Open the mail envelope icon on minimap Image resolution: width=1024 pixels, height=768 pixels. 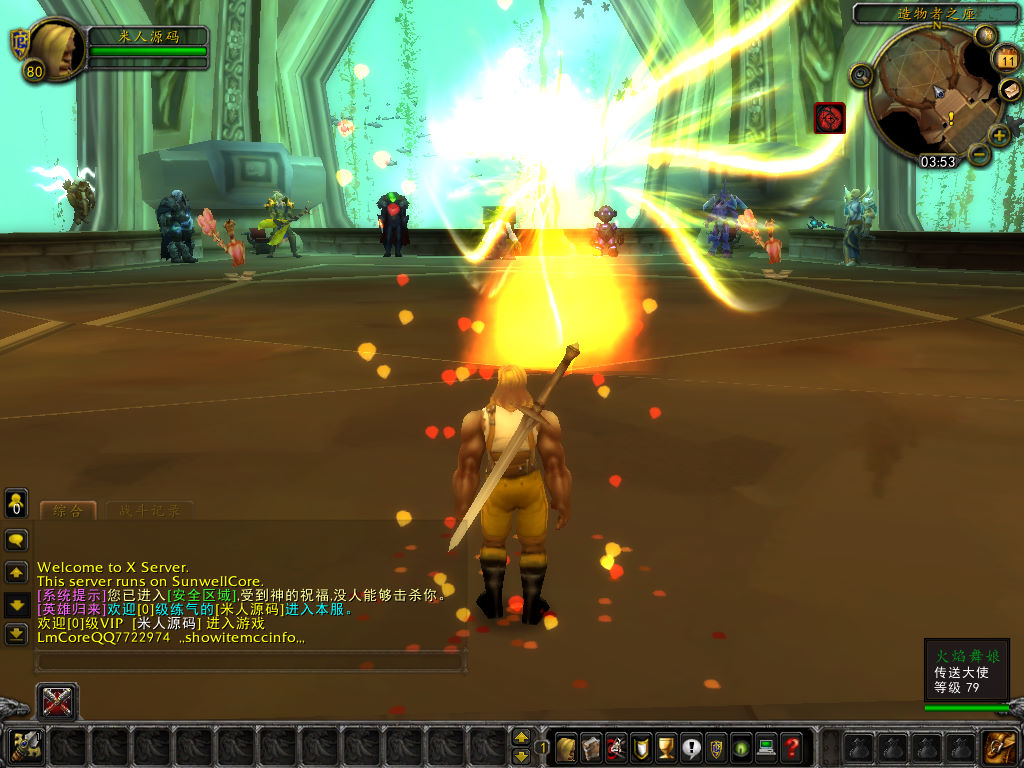tap(1010, 91)
